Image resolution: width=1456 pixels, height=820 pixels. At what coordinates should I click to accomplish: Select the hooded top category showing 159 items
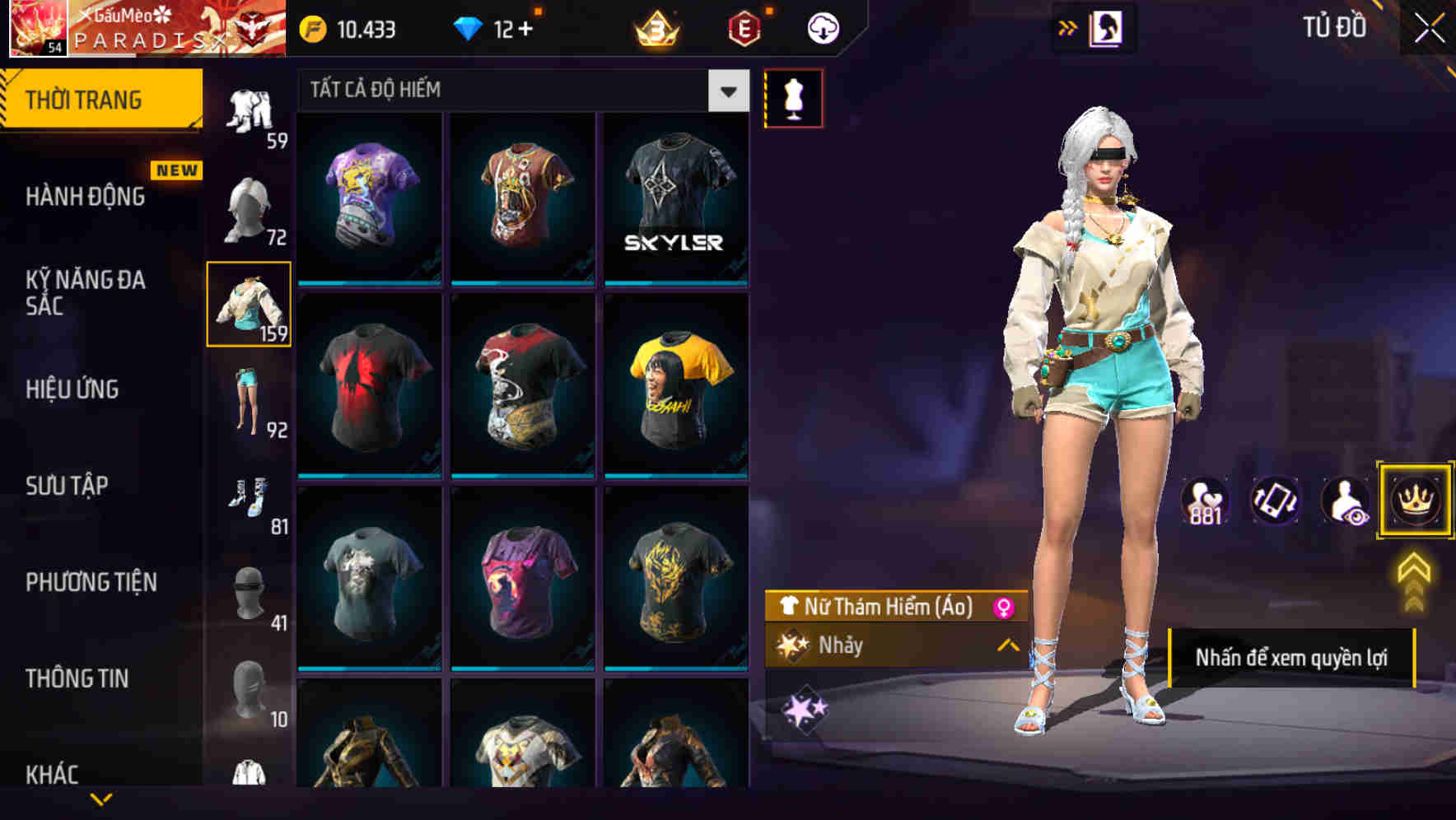click(250, 305)
